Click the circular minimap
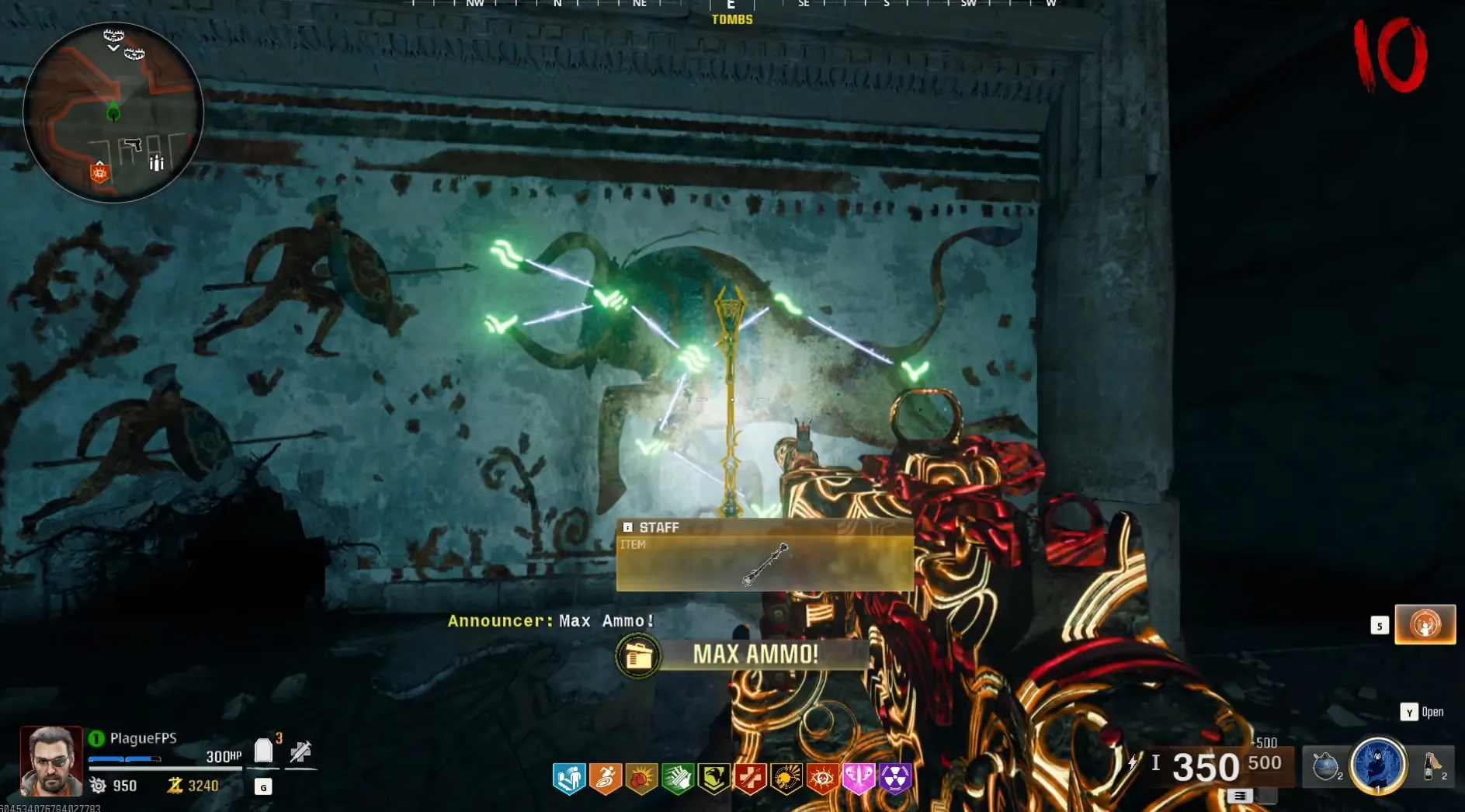The image size is (1465, 812). point(113,113)
